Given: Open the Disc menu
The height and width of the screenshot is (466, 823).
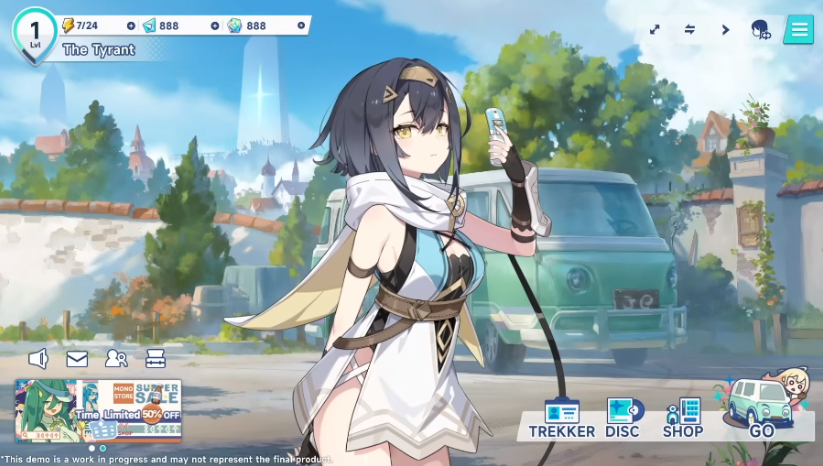Looking at the screenshot, I should tap(623, 418).
